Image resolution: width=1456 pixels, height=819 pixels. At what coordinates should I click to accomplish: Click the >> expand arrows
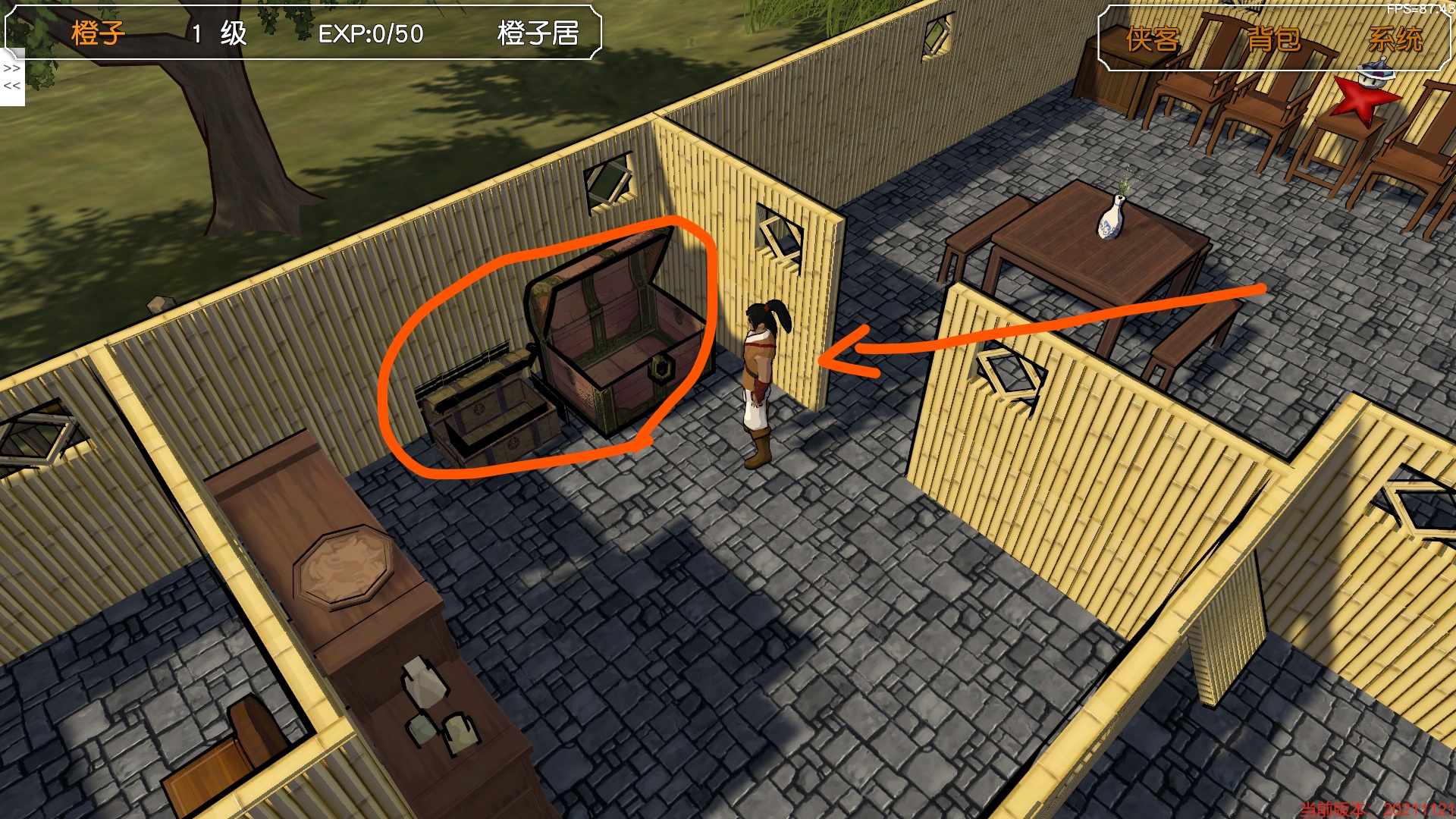(11, 68)
